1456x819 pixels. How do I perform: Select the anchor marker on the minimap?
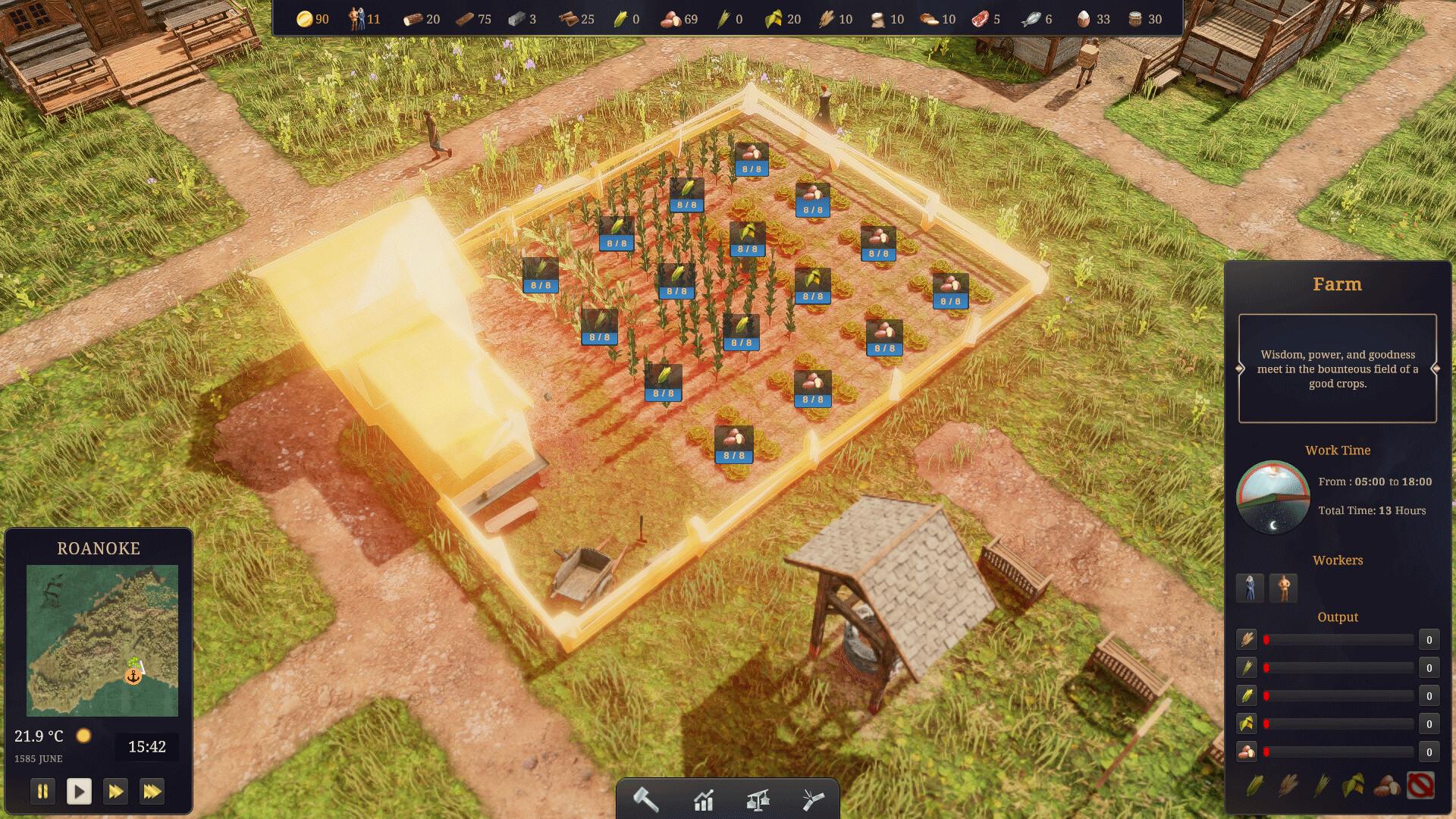[133, 676]
